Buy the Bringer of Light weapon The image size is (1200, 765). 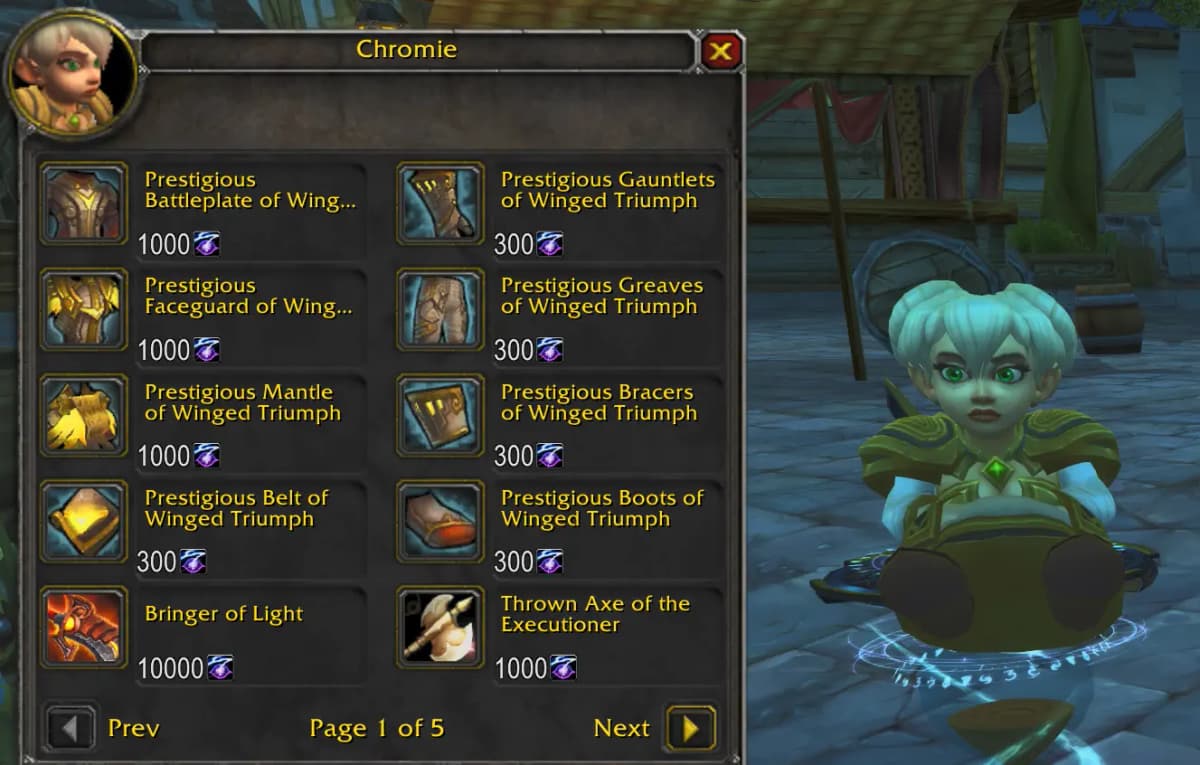click(84, 628)
